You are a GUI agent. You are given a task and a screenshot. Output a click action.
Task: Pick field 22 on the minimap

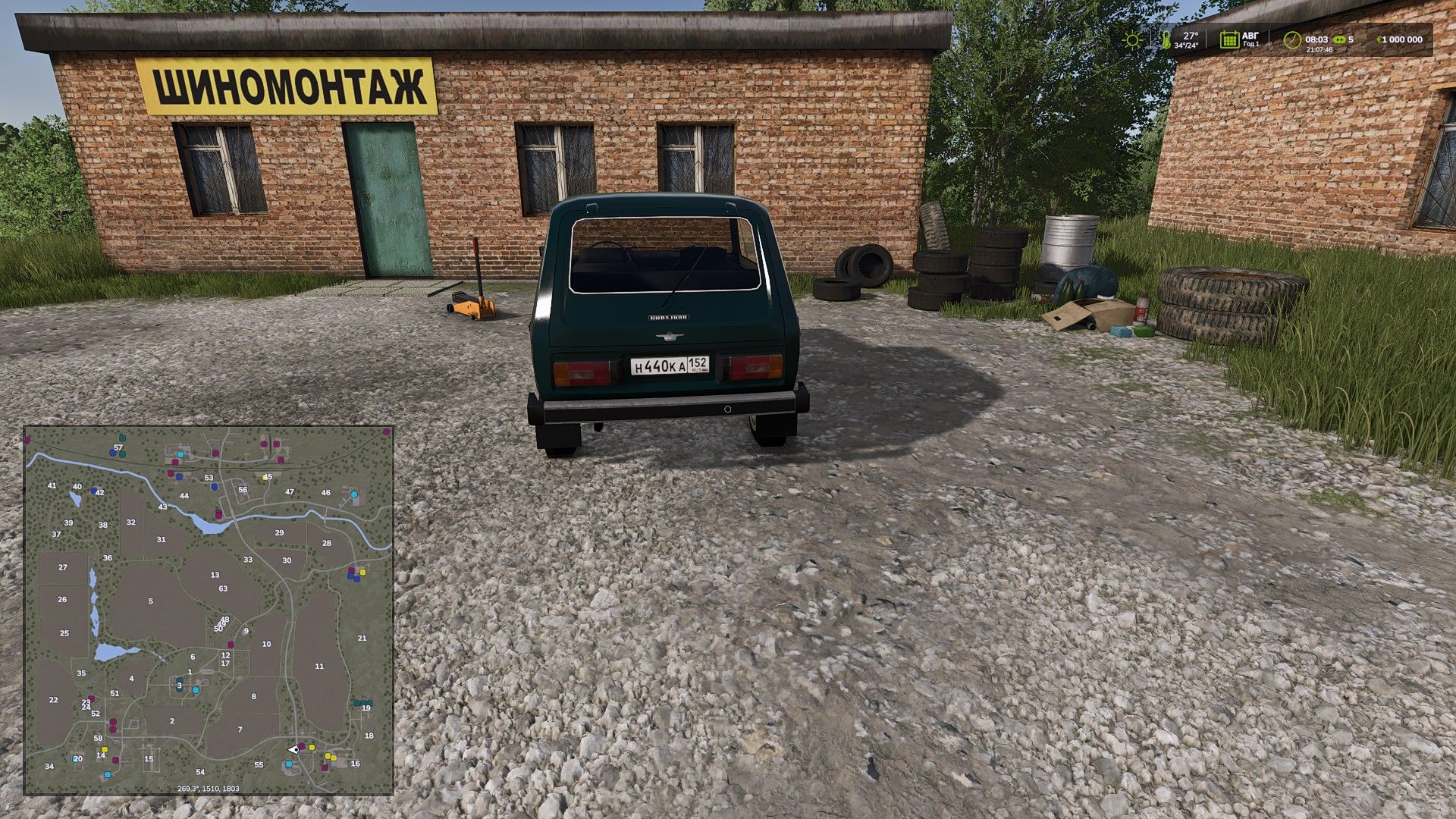coord(53,700)
